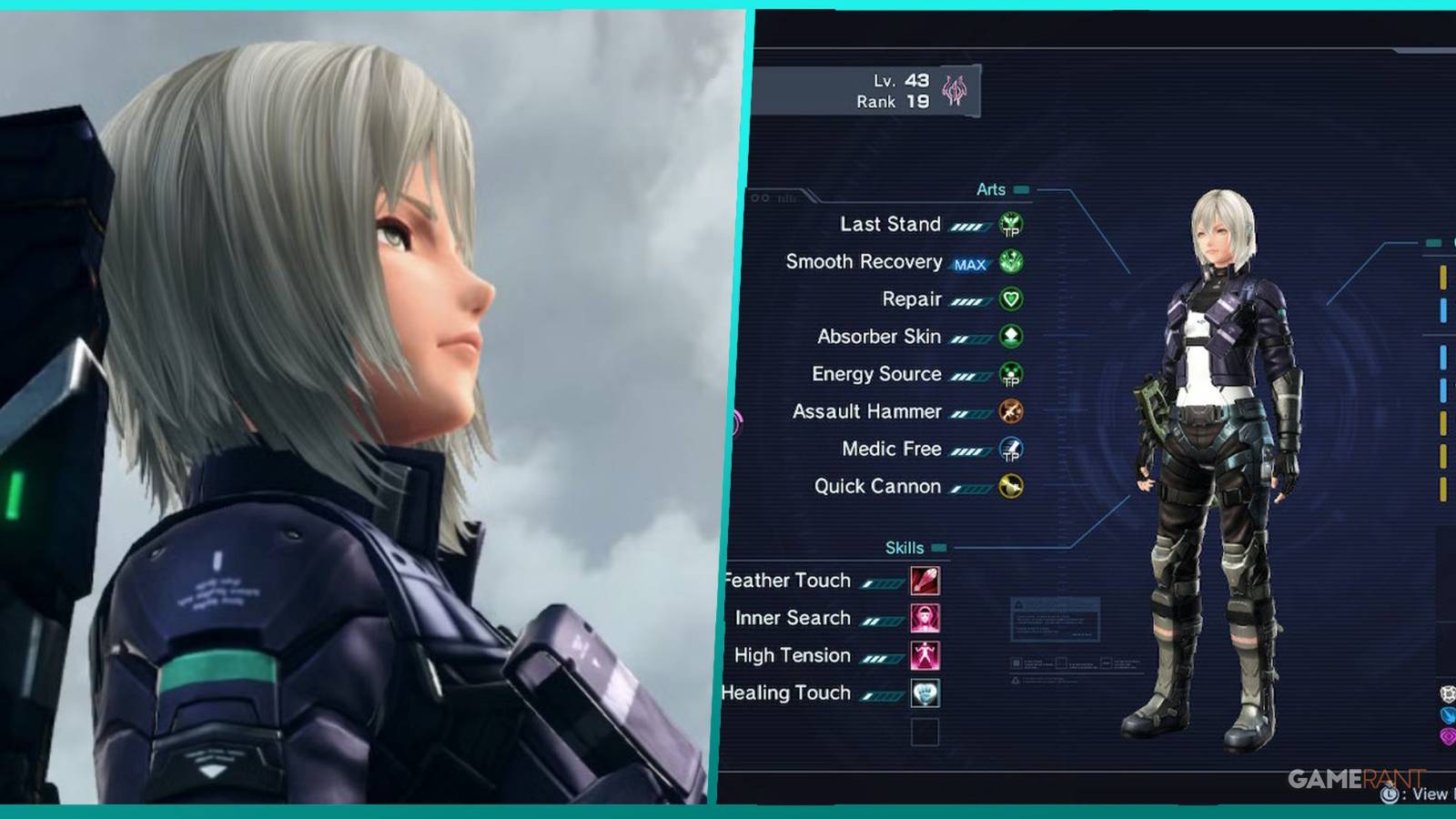
Task: Click the MAX badge on Smooth Recovery
Action: (972, 262)
